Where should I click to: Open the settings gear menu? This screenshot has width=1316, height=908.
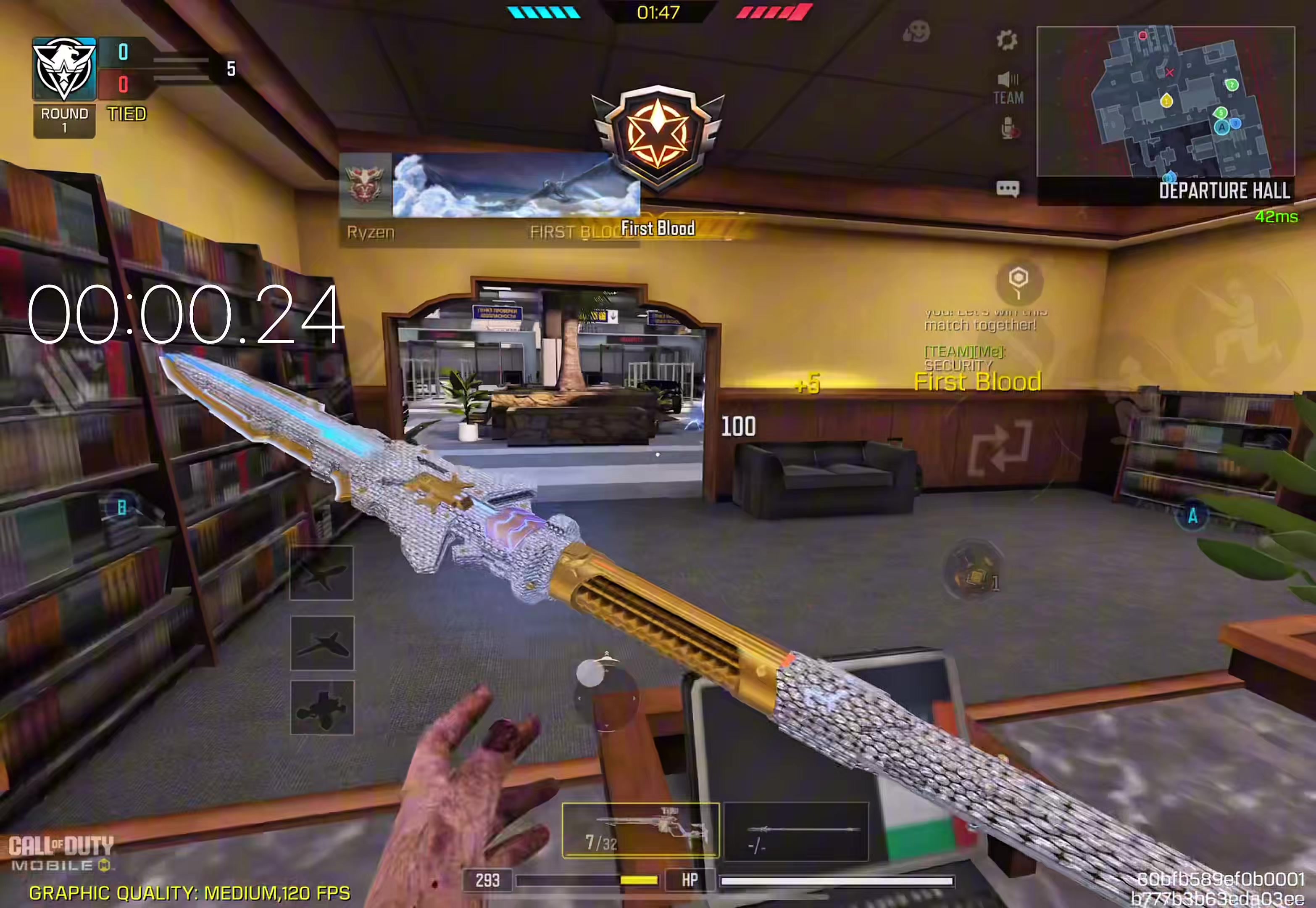1007,40
